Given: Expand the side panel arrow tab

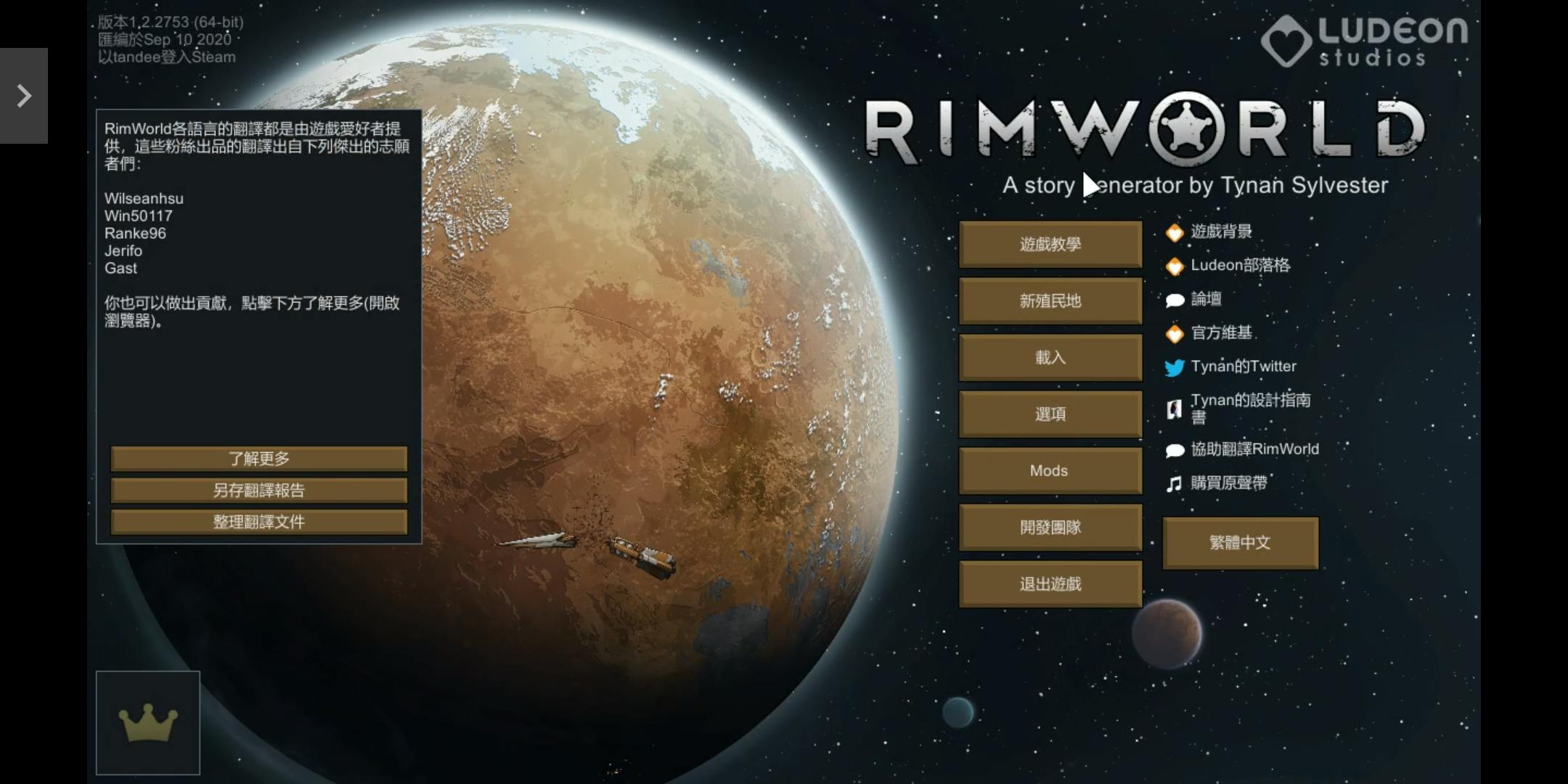Looking at the screenshot, I should coord(24,96).
